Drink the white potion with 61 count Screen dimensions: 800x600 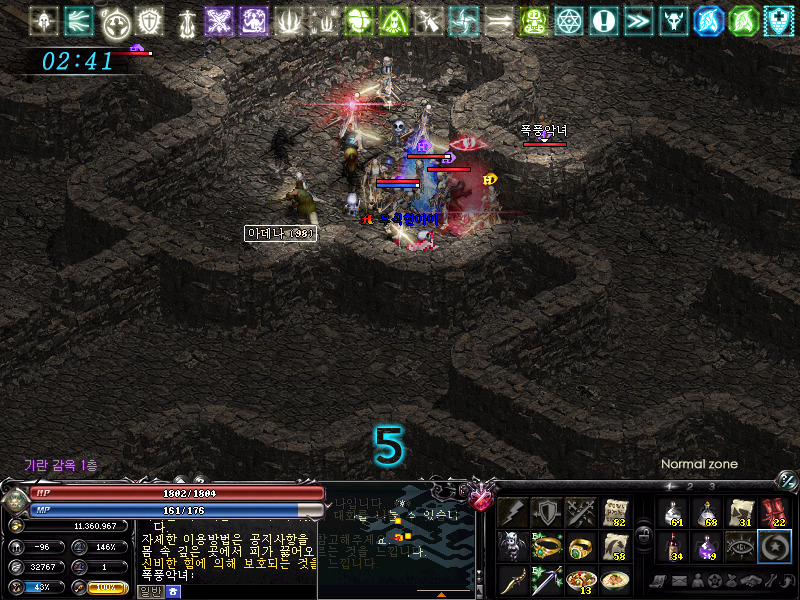pyautogui.click(x=672, y=513)
